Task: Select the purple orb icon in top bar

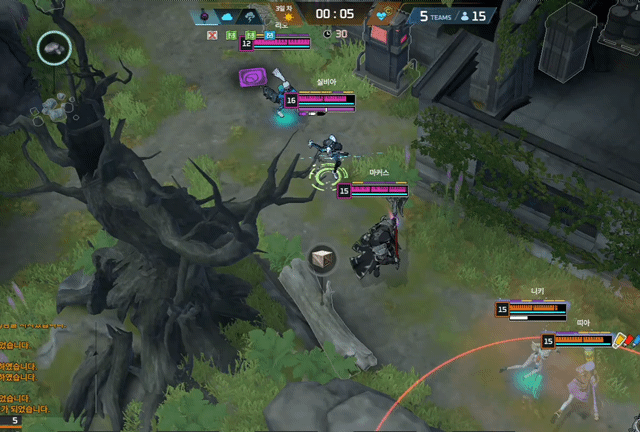Action: (203, 16)
